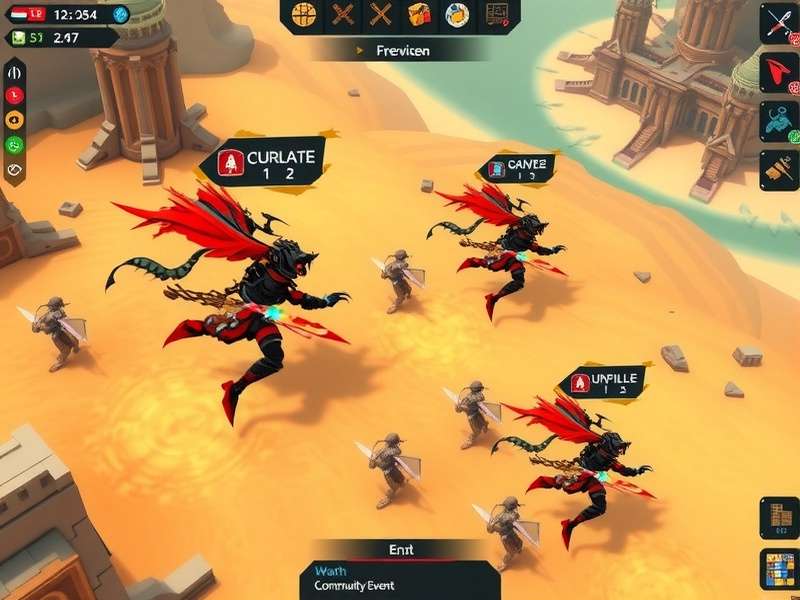
Task: Open the Community Event panel
Action: (x=400, y=579)
